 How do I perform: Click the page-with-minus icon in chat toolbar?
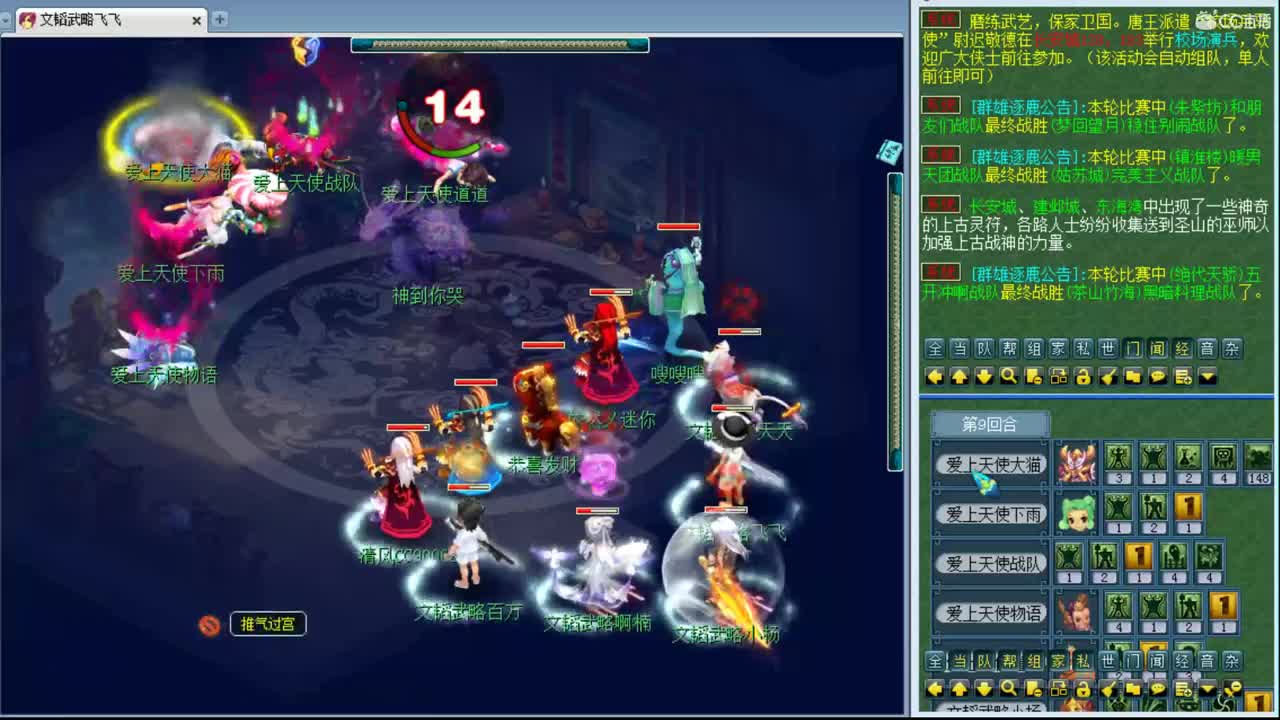(x=1032, y=378)
